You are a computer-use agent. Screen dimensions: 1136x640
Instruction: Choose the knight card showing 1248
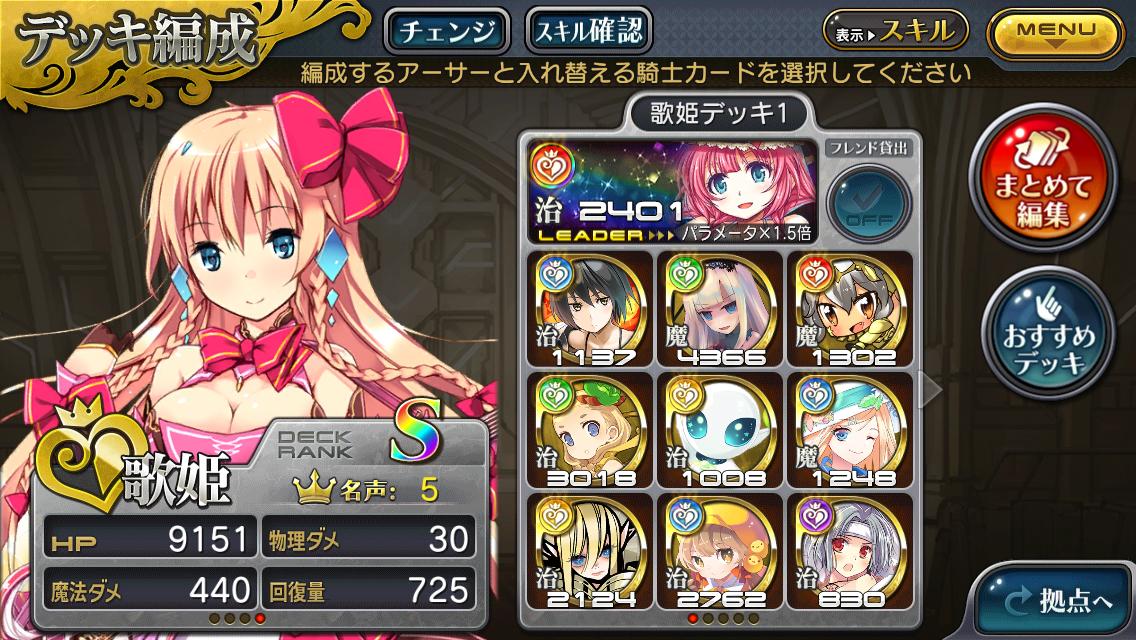coord(849,429)
